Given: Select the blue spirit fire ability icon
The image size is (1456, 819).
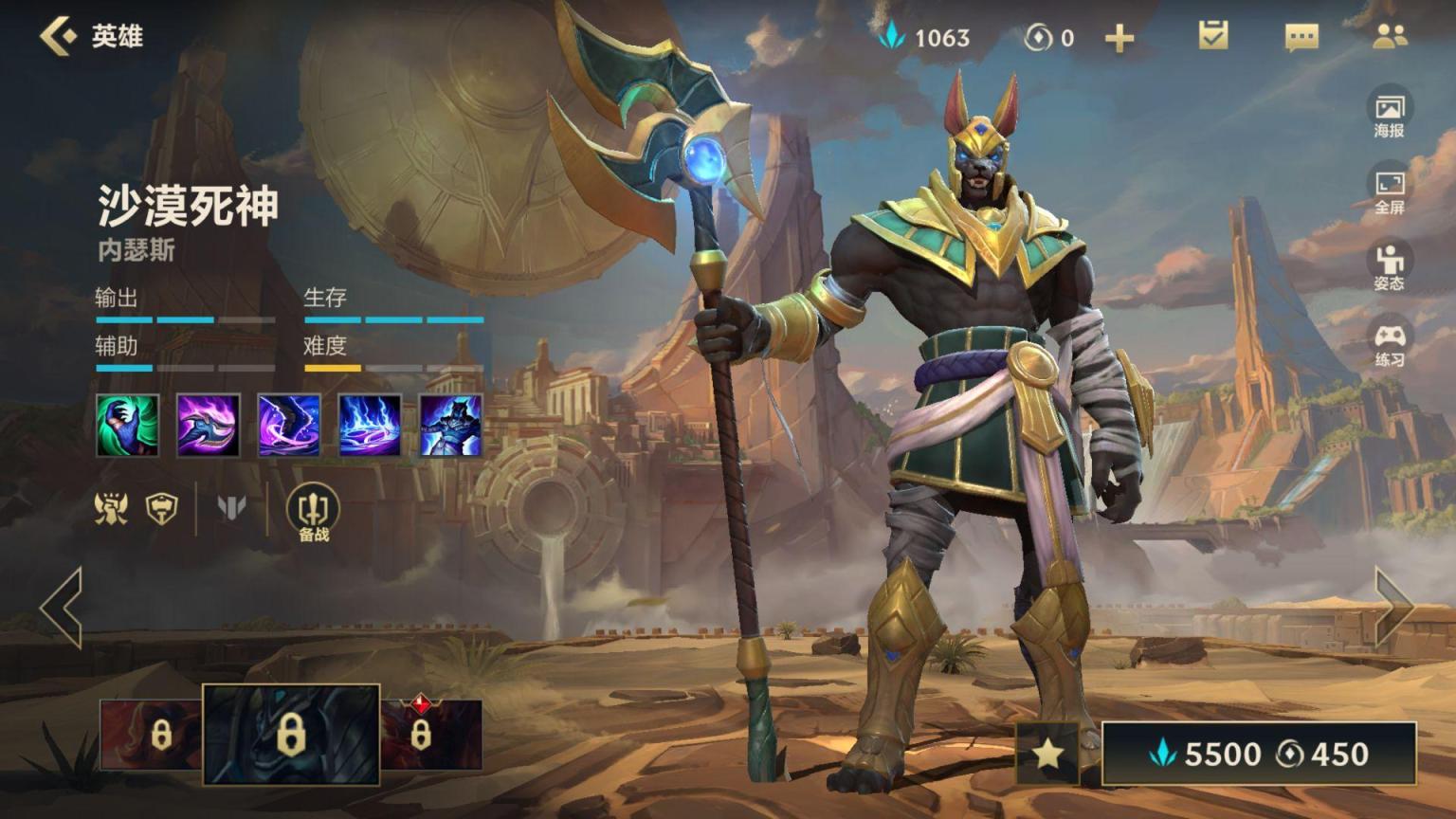Looking at the screenshot, I should coord(370,426).
